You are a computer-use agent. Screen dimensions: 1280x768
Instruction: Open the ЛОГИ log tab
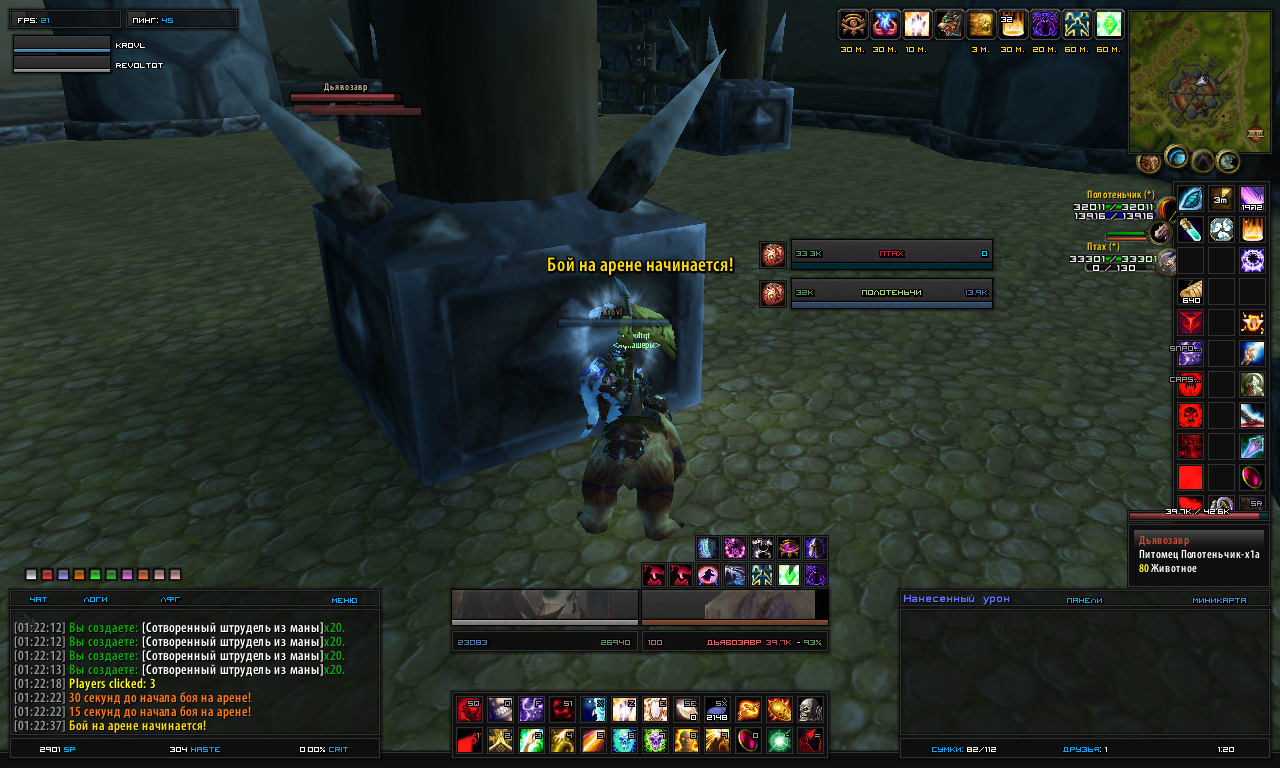coord(96,600)
